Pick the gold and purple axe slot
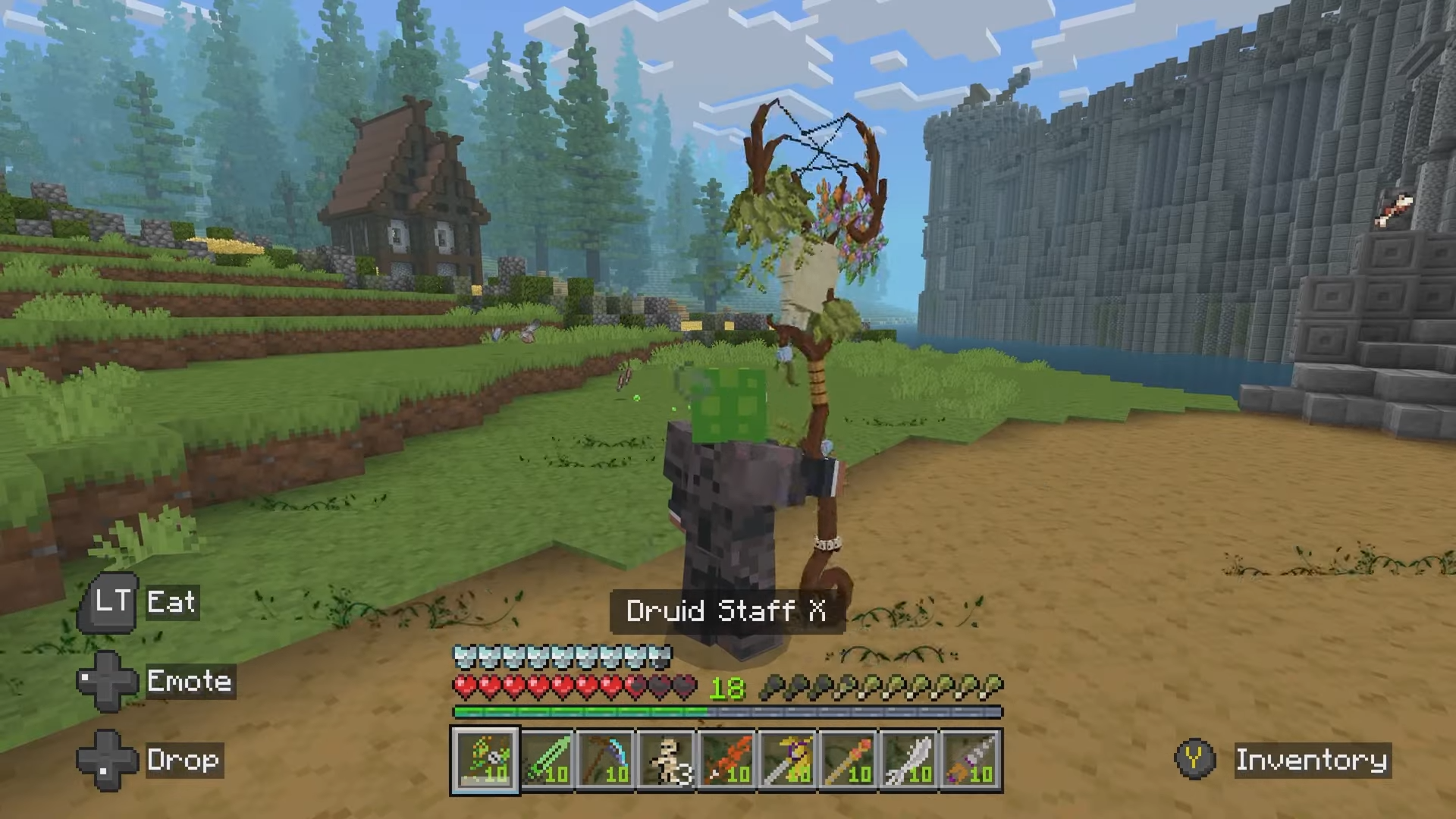1456x819 pixels. (x=789, y=761)
